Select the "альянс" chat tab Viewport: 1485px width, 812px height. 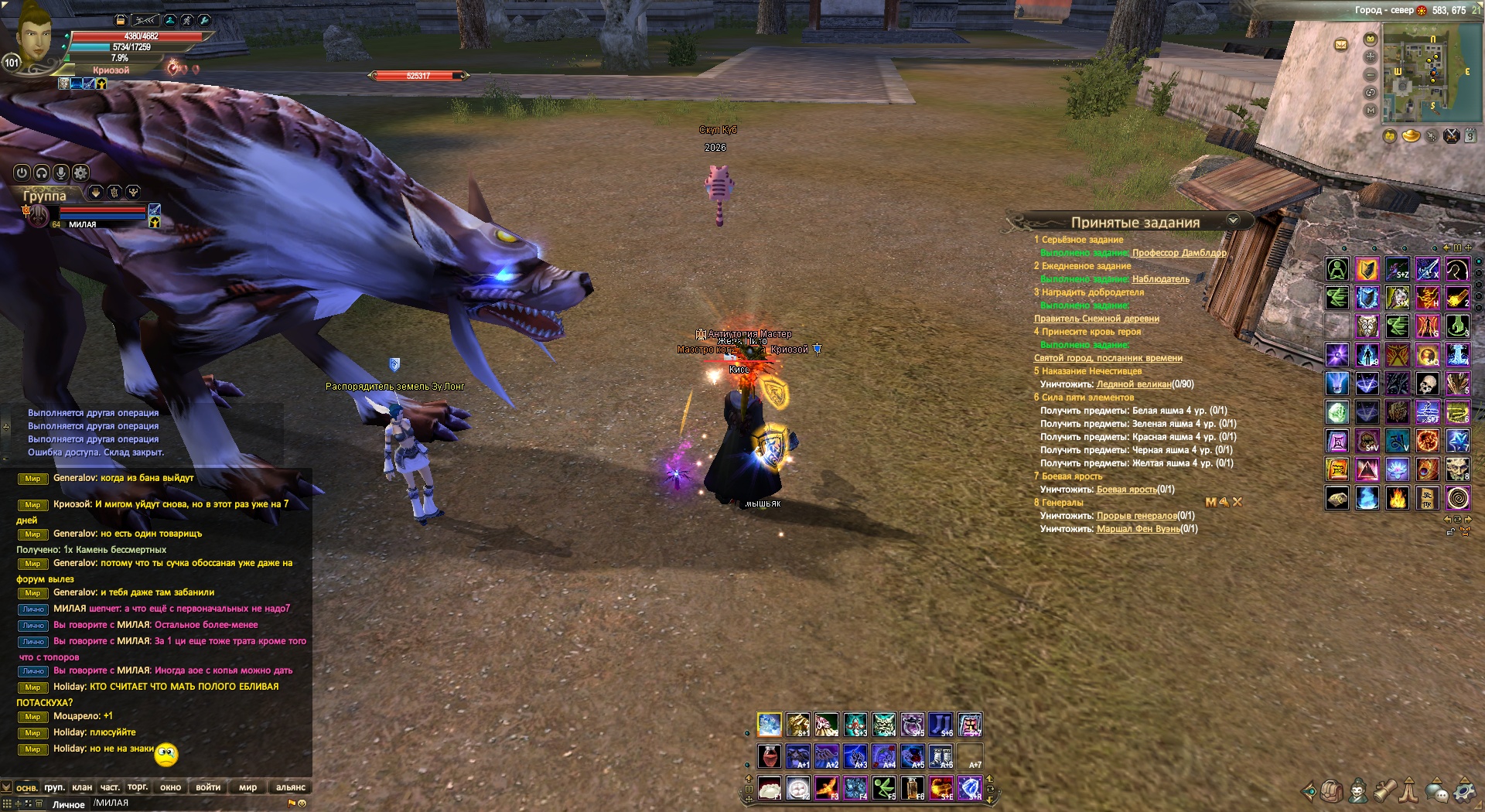pos(291,787)
